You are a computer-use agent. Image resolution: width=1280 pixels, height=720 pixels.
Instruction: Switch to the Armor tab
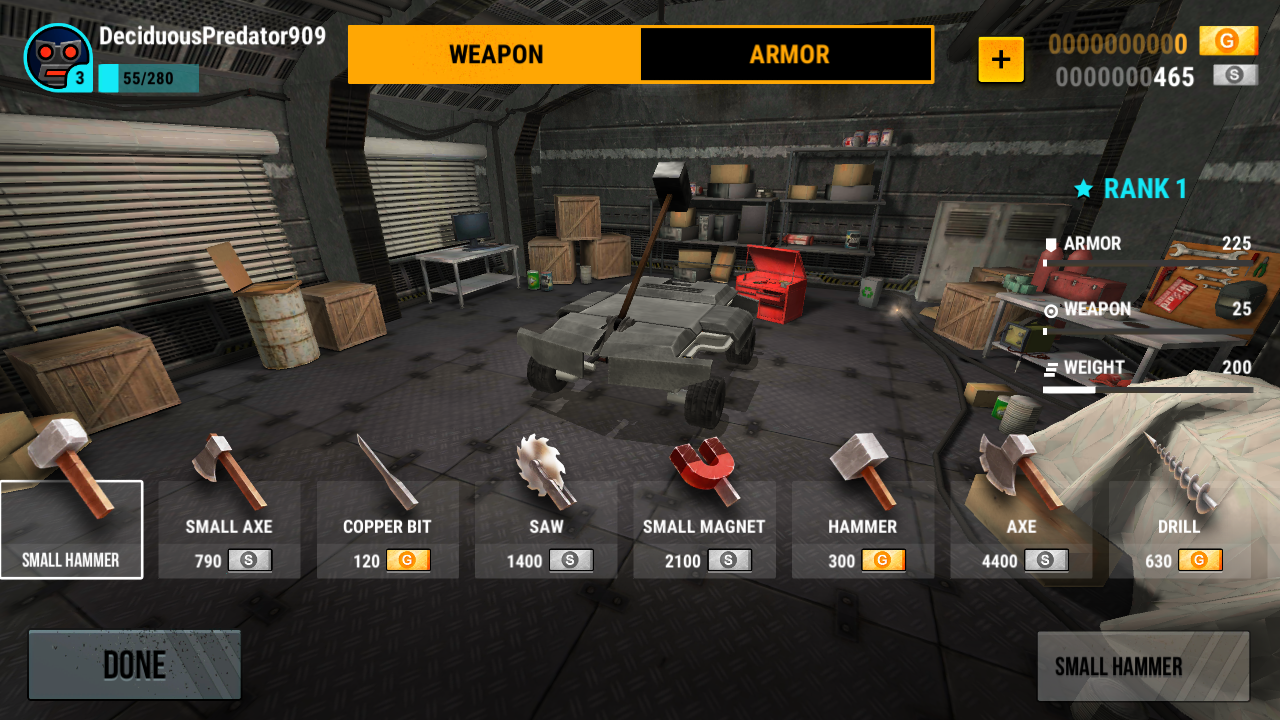pyautogui.click(x=787, y=54)
